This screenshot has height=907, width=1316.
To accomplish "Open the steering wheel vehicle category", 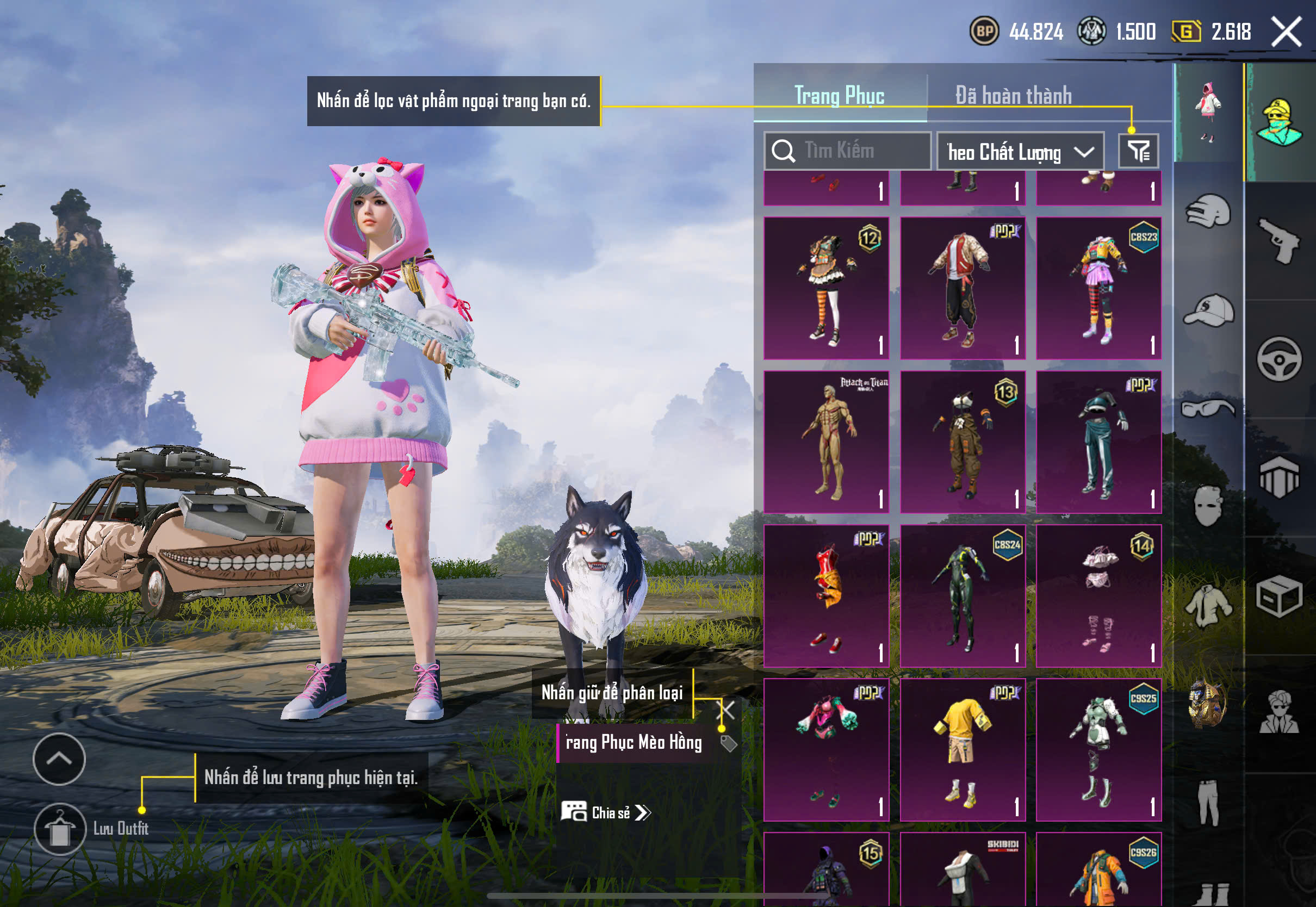I will pyautogui.click(x=1280, y=359).
